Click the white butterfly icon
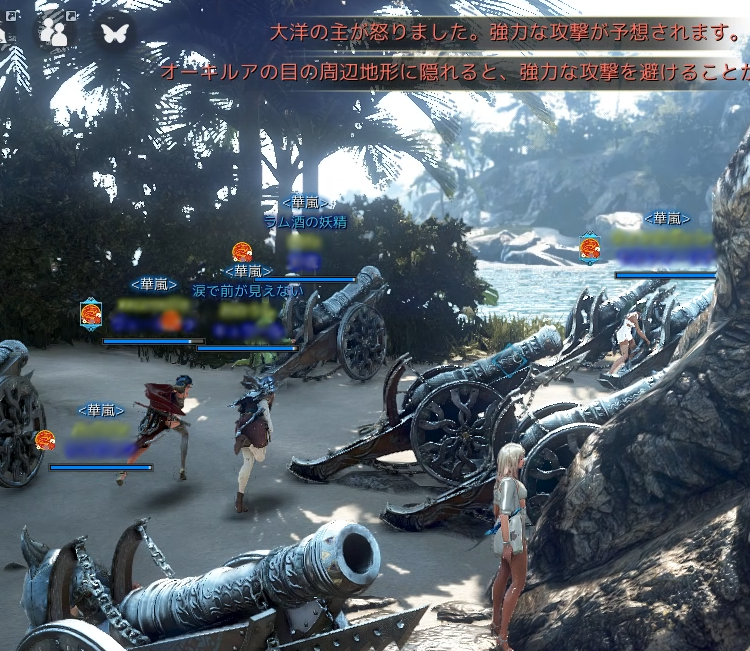Image resolution: width=750 pixels, height=651 pixels. [115, 32]
